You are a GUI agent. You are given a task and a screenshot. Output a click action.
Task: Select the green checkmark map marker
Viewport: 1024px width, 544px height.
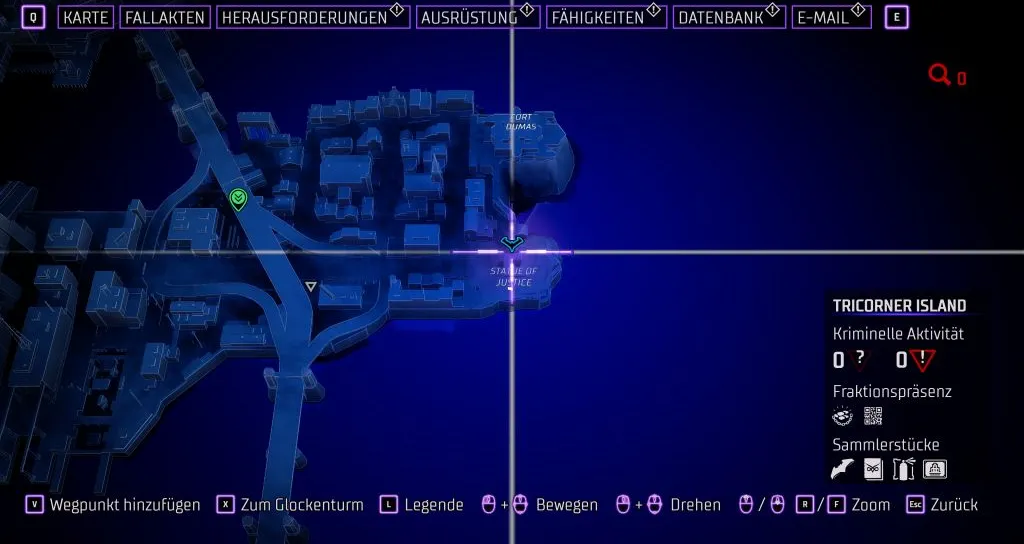click(238, 199)
